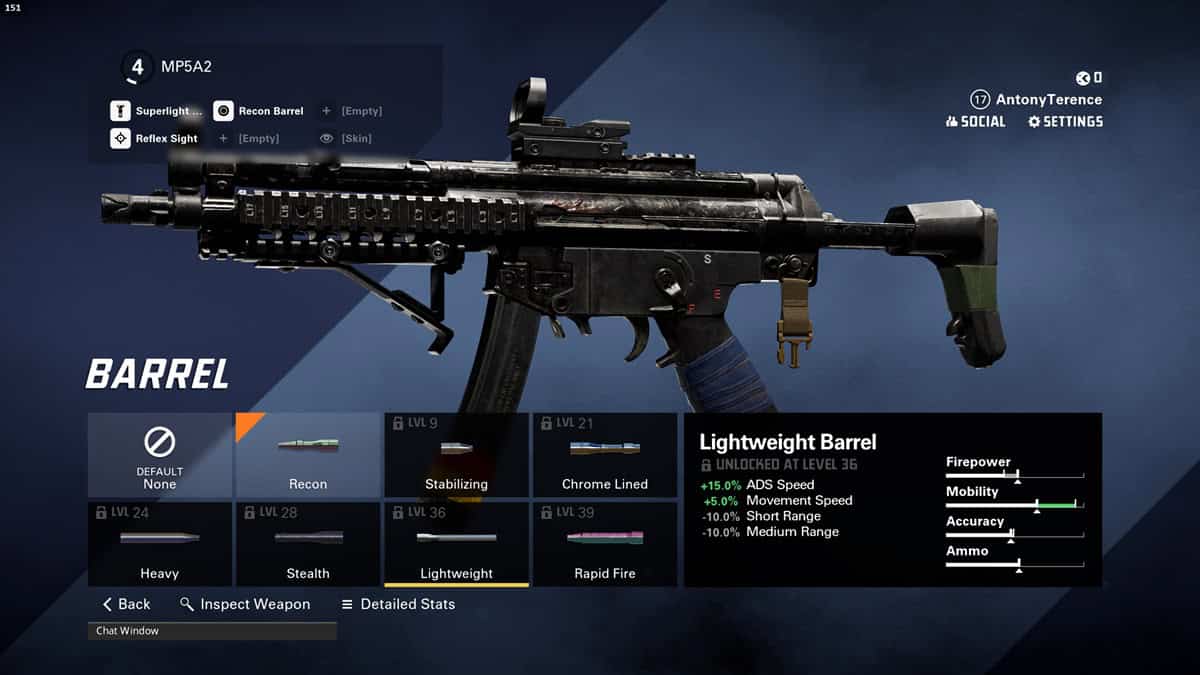Open the Social menu
This screenshot has width=1200, height=675.
(x=975, y=121)
